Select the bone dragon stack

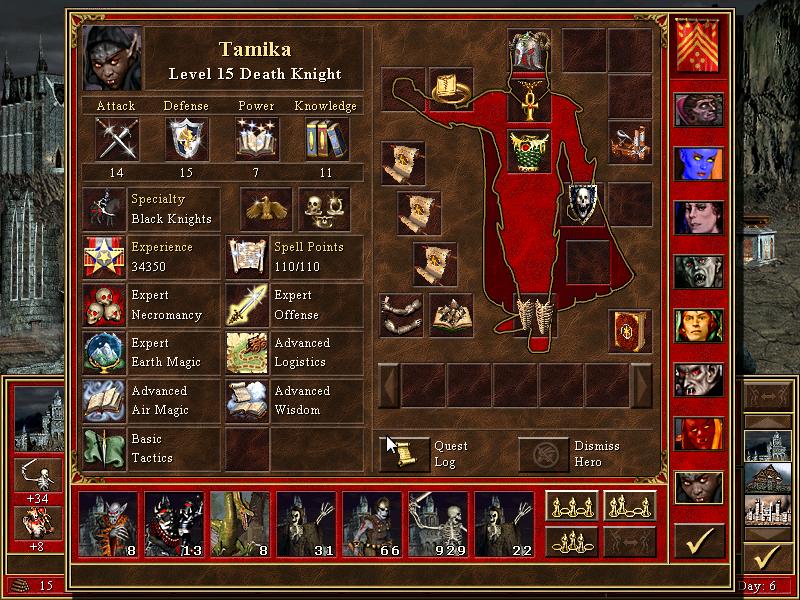[239, 524]
